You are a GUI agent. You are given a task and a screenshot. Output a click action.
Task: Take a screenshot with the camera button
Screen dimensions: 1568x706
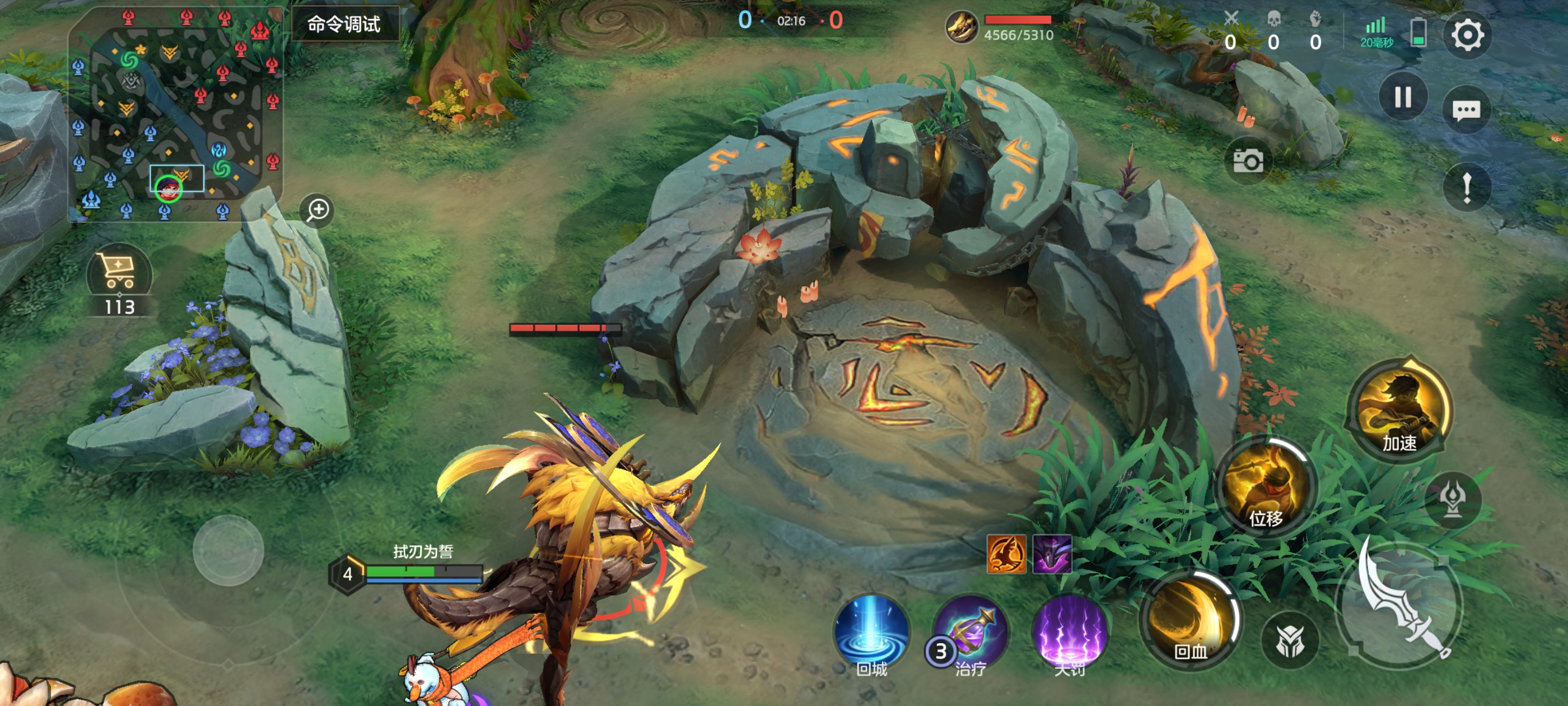click(x=1247, y=161)
